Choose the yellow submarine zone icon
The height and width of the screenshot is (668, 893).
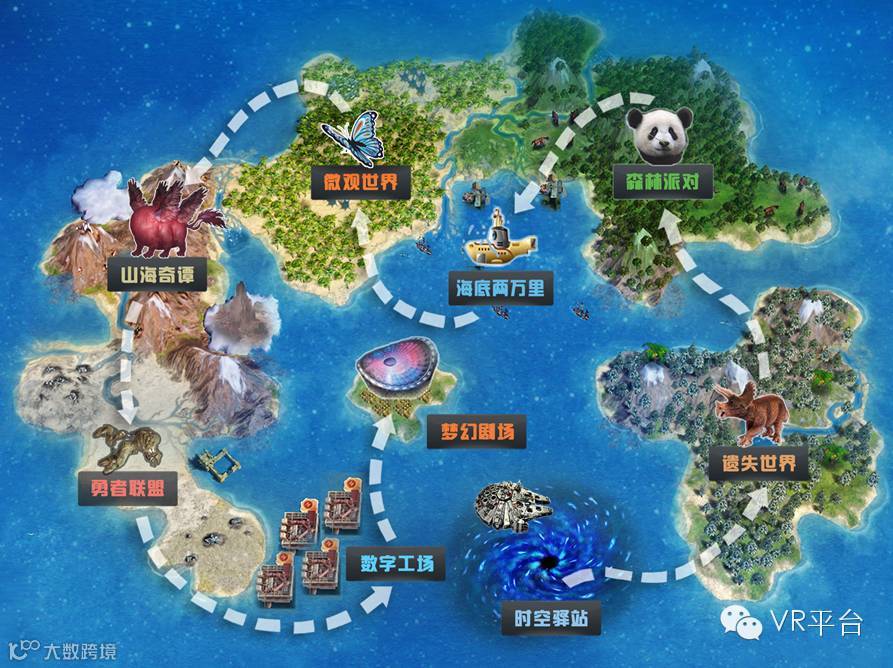pos(499,247)
